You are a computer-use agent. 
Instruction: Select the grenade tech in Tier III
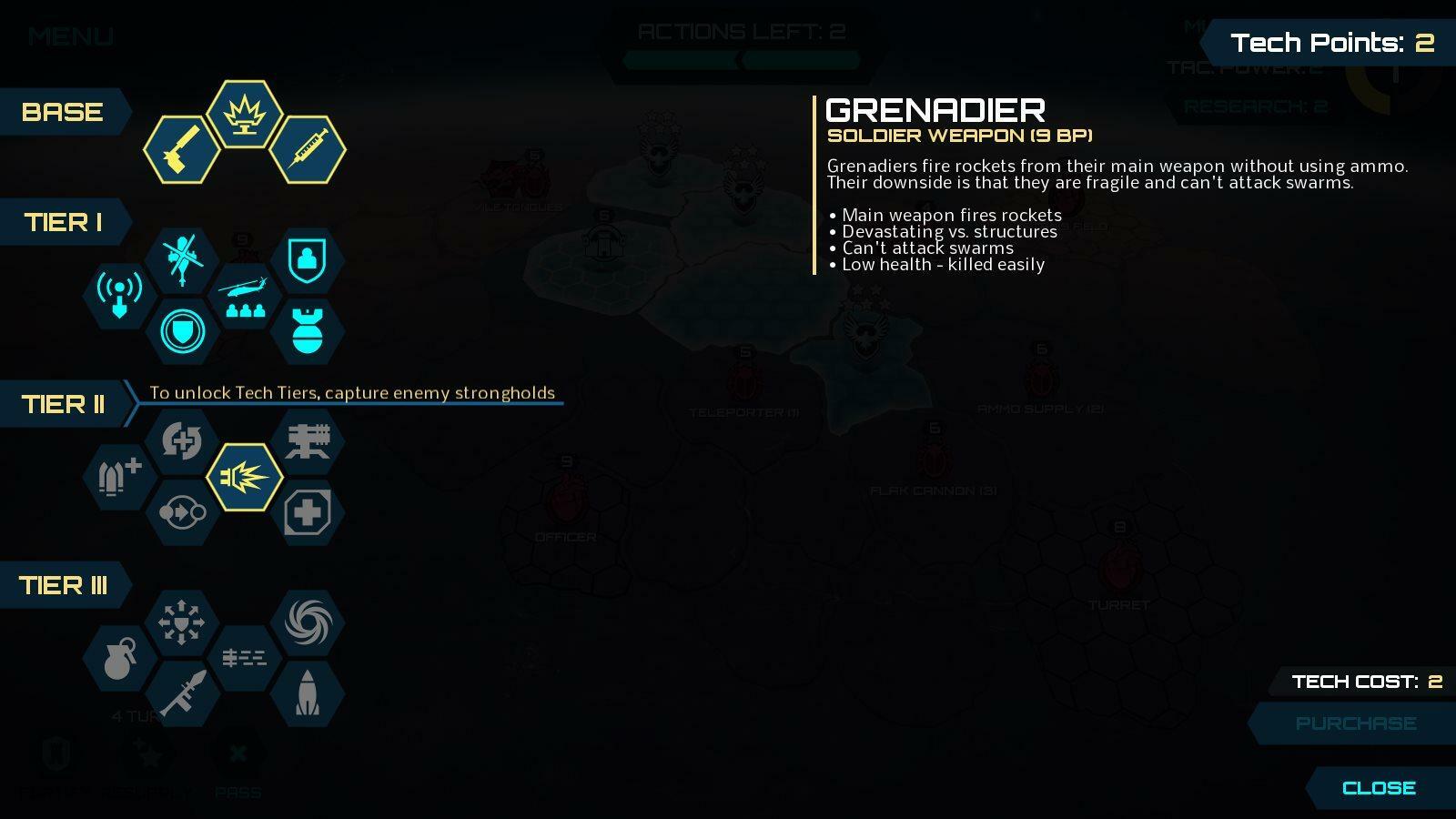click(119, 658)
